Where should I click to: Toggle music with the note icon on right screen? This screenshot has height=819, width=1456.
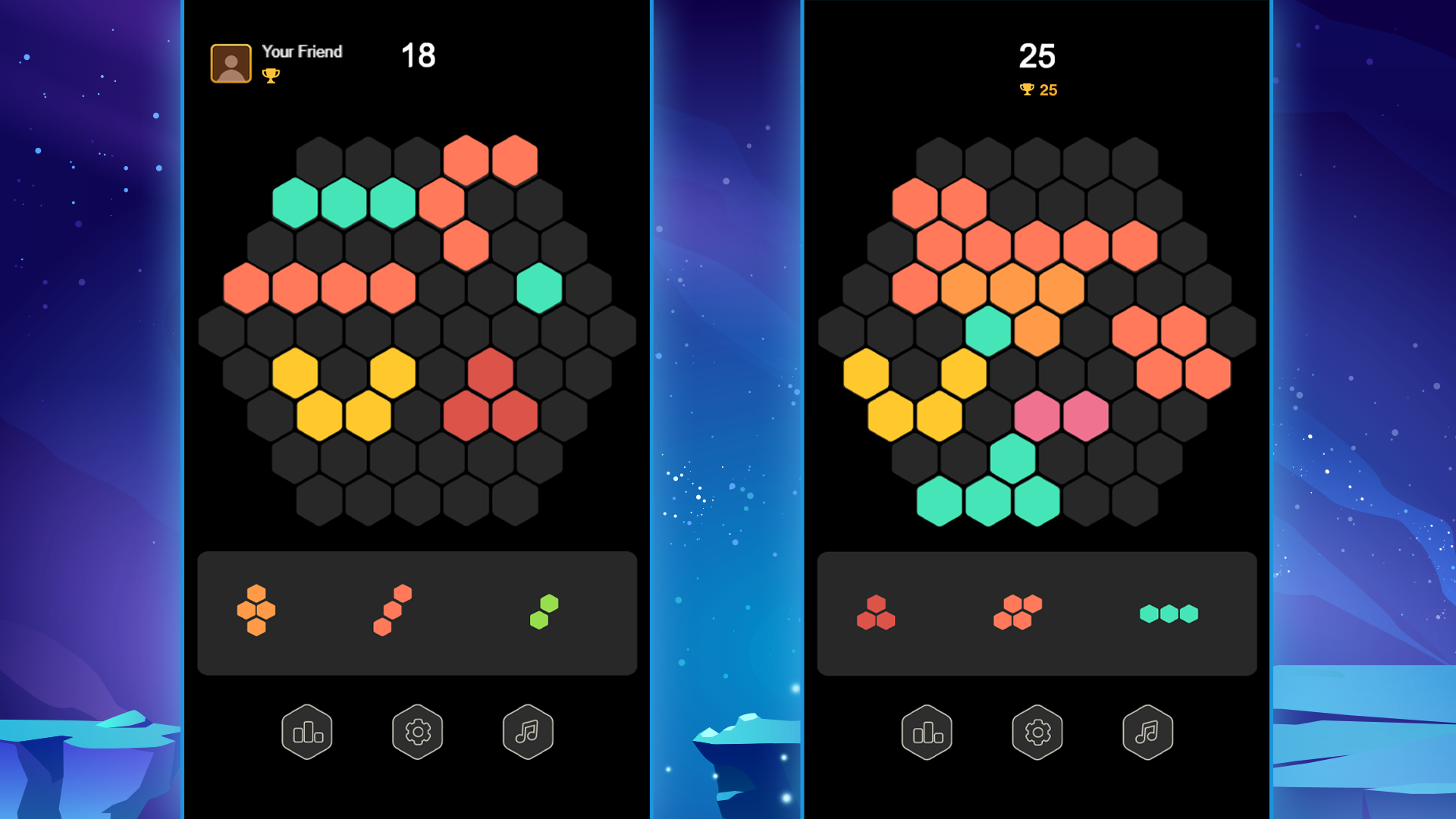(x=1147, y=730)
